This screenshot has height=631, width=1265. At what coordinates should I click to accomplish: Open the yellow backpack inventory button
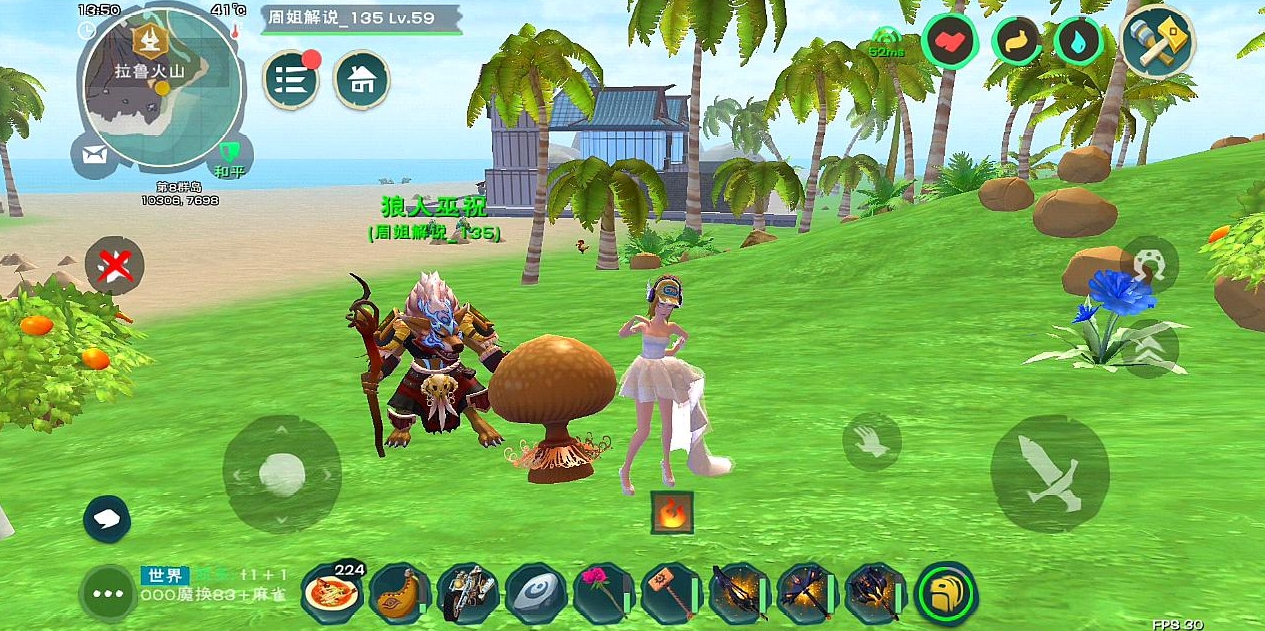(x=946, y=594)
